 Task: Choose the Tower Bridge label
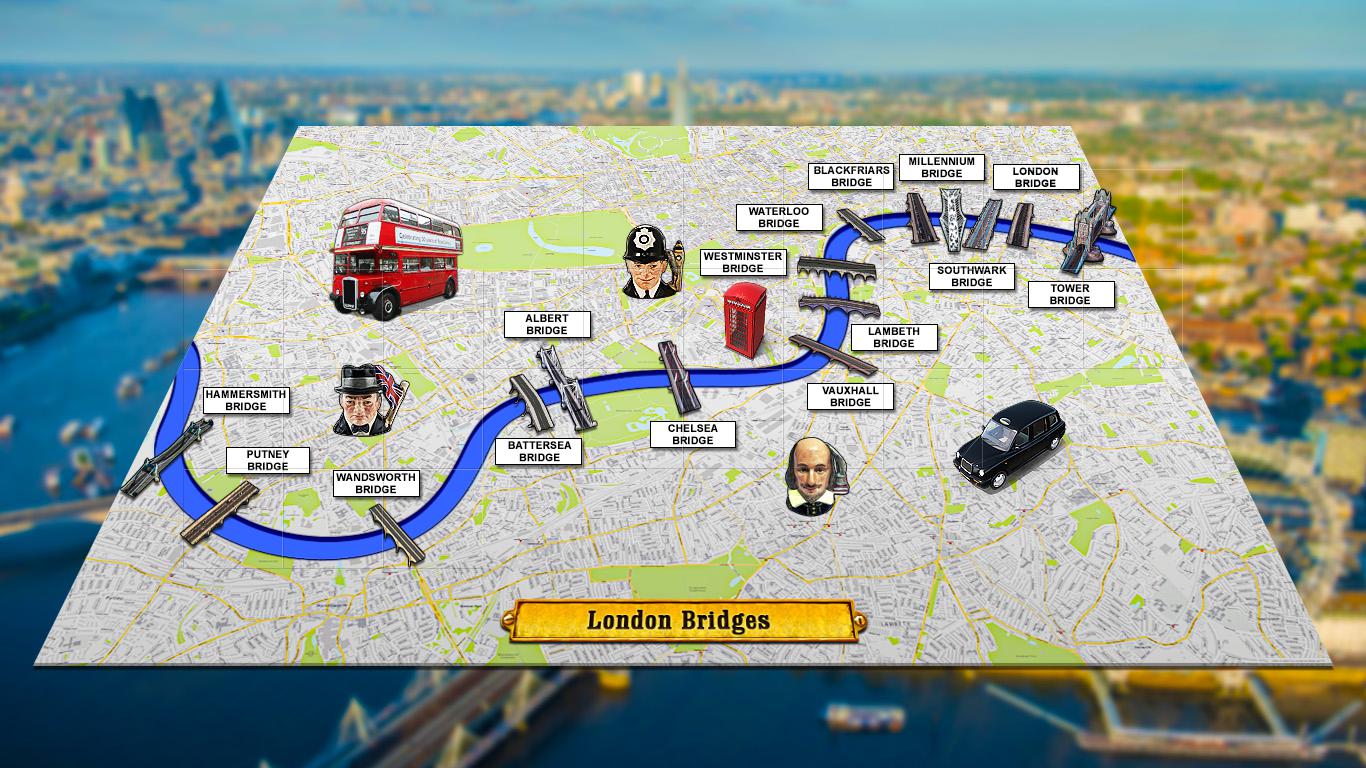pyautogui.click(x=1069, y=294)
